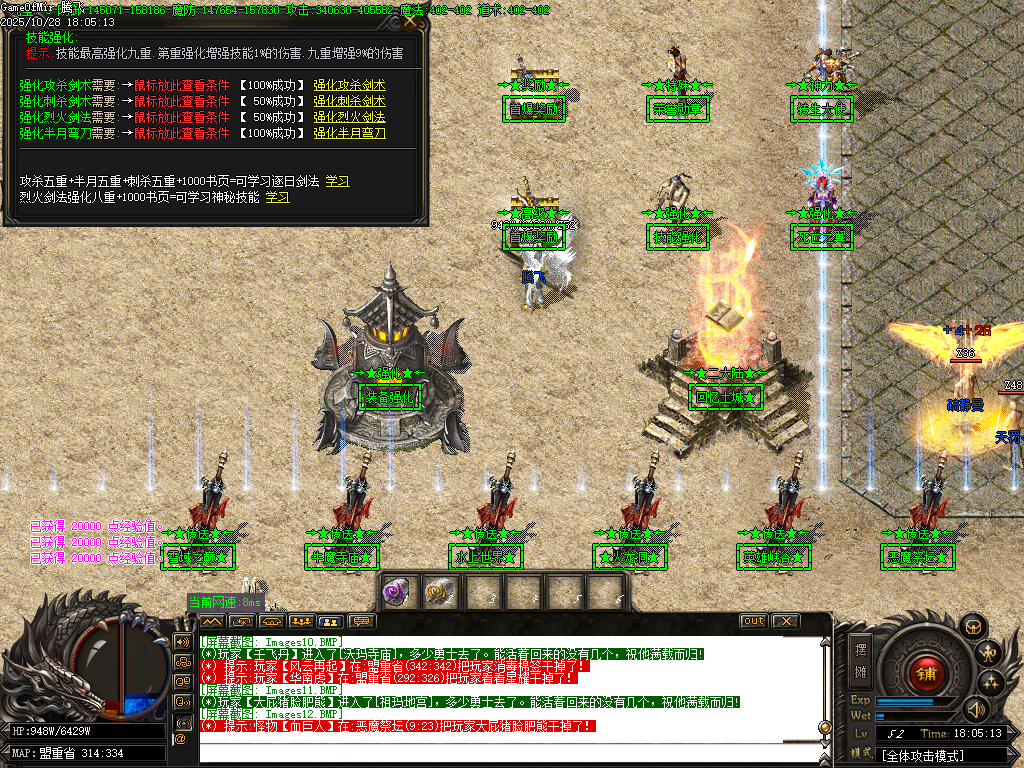Close the chat window with X

click(x=784, y=621)
